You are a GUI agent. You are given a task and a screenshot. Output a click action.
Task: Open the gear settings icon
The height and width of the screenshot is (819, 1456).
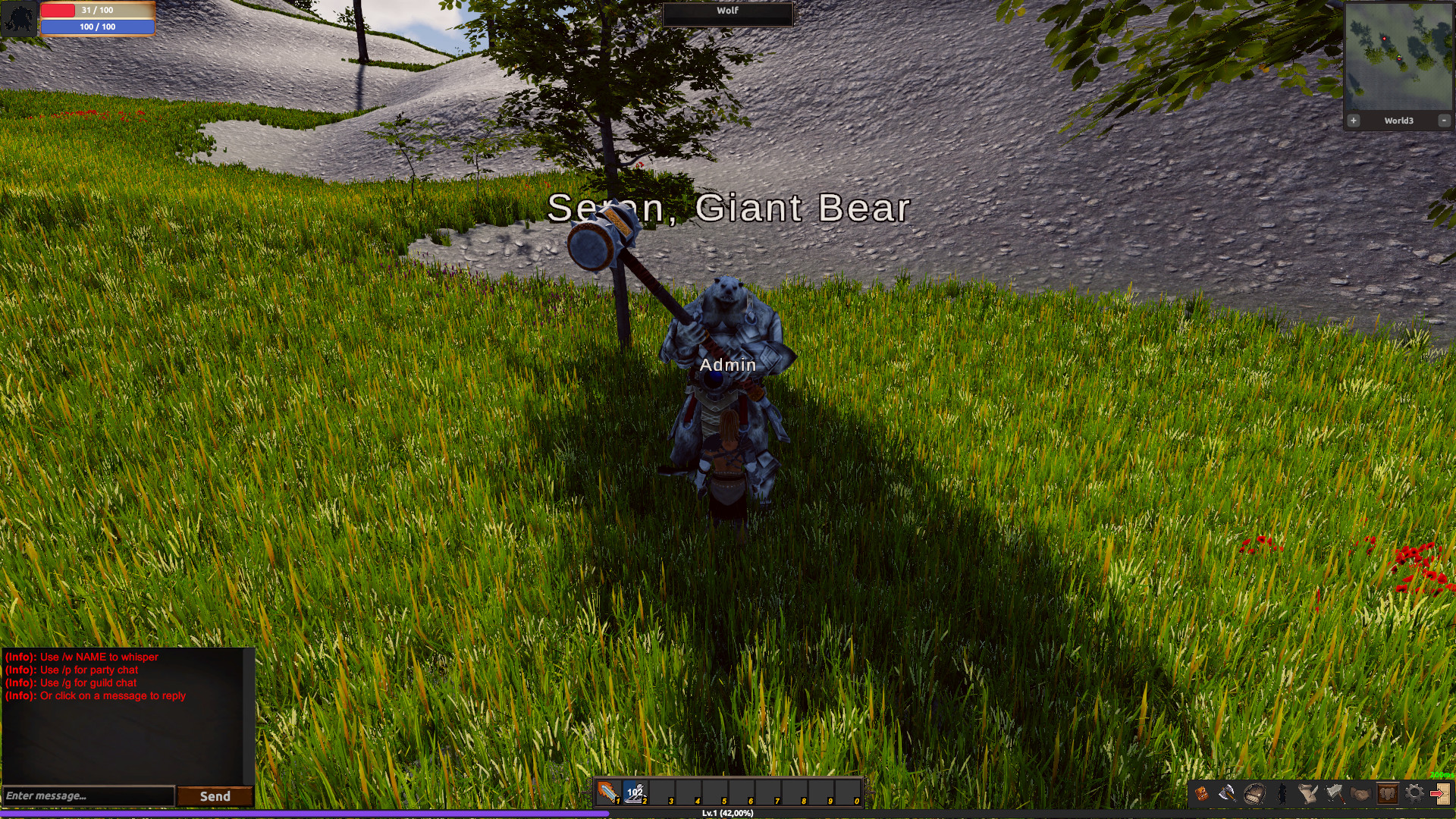point(1415,792)
